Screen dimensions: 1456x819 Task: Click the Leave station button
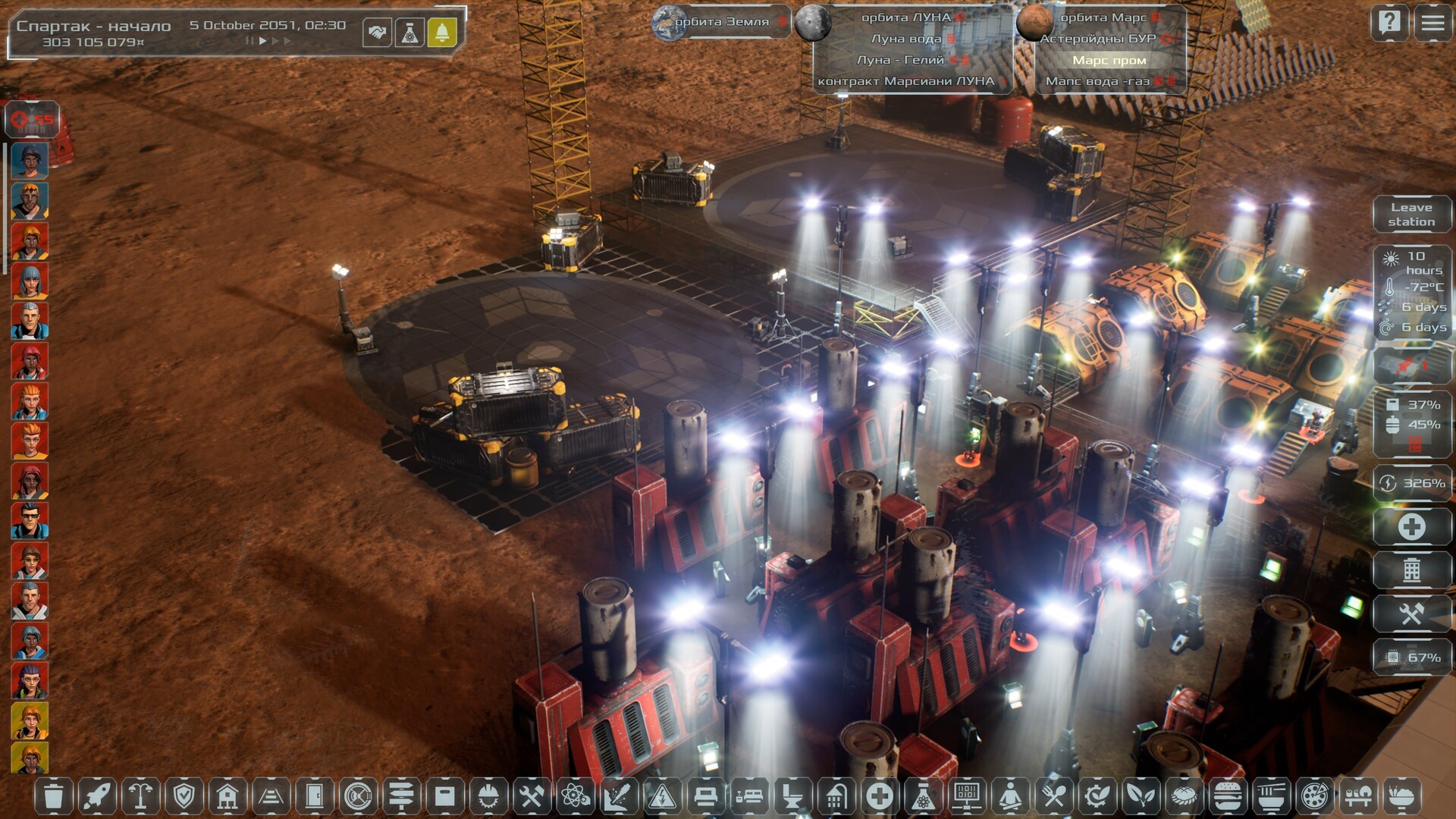click(1411, 215)
